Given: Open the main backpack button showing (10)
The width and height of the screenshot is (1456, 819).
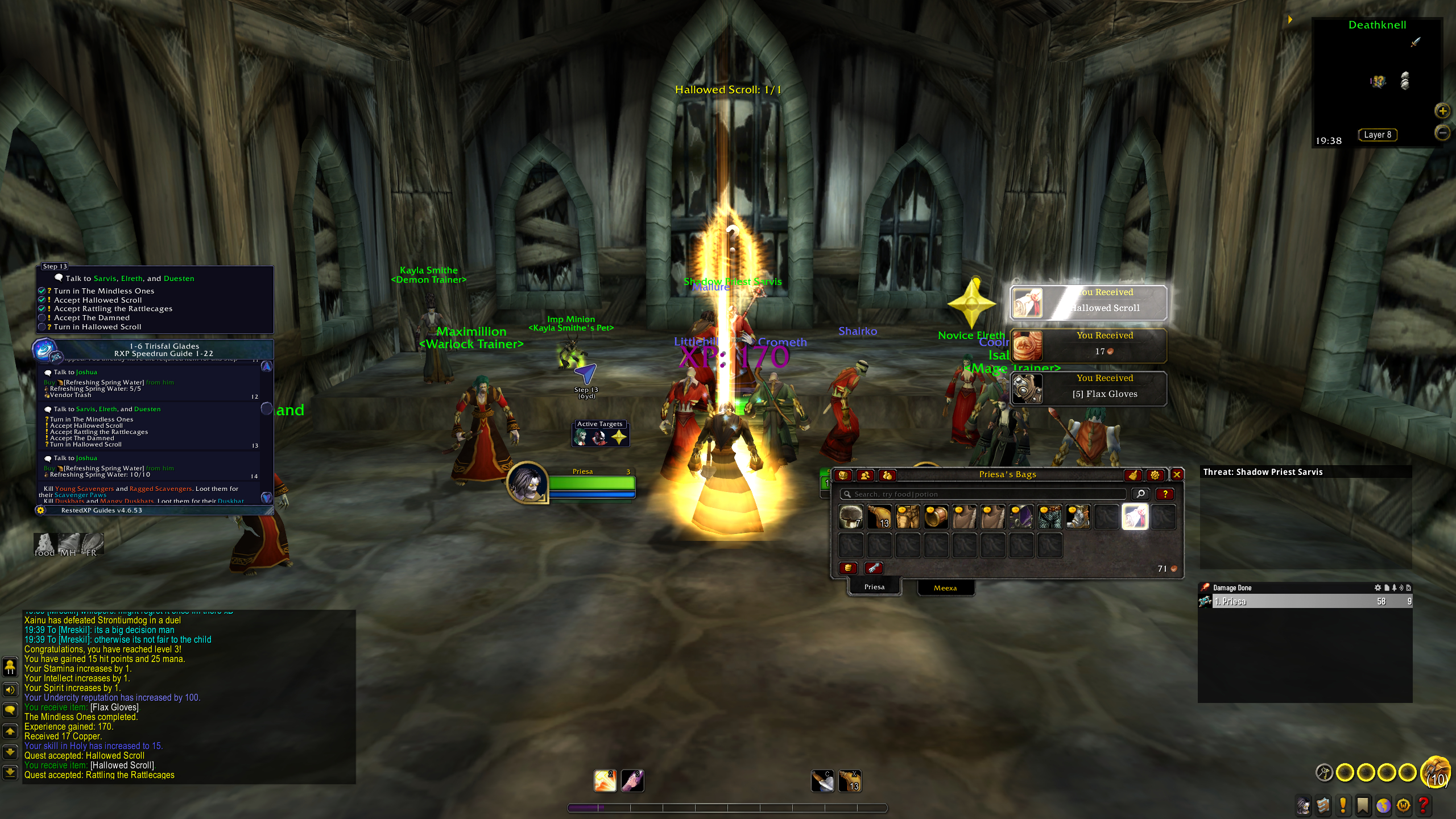Looking at the screenshot, I should pos(1434,772).
